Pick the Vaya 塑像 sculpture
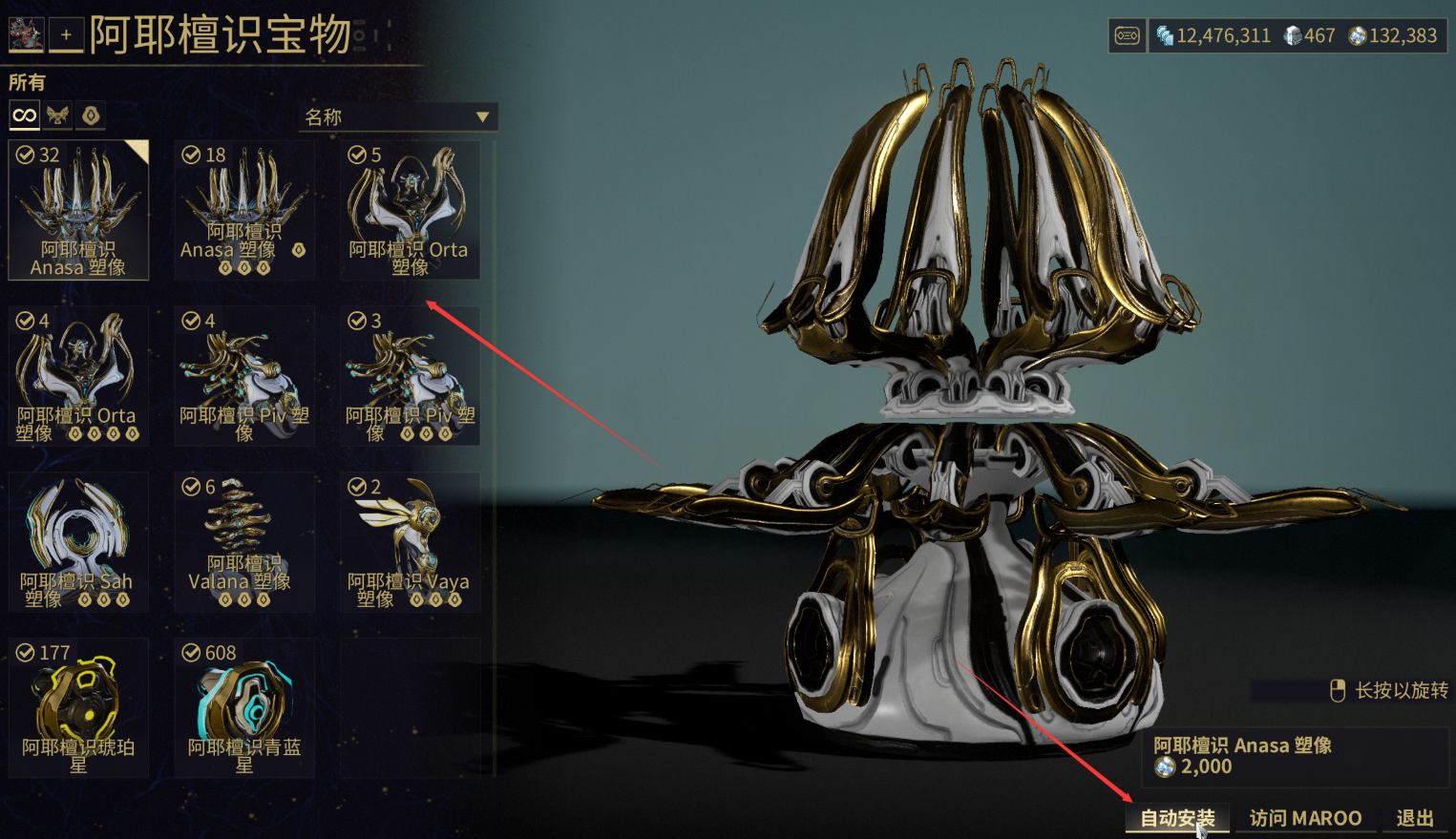Viewport: 1456px width, 839px height. [410, 542]
